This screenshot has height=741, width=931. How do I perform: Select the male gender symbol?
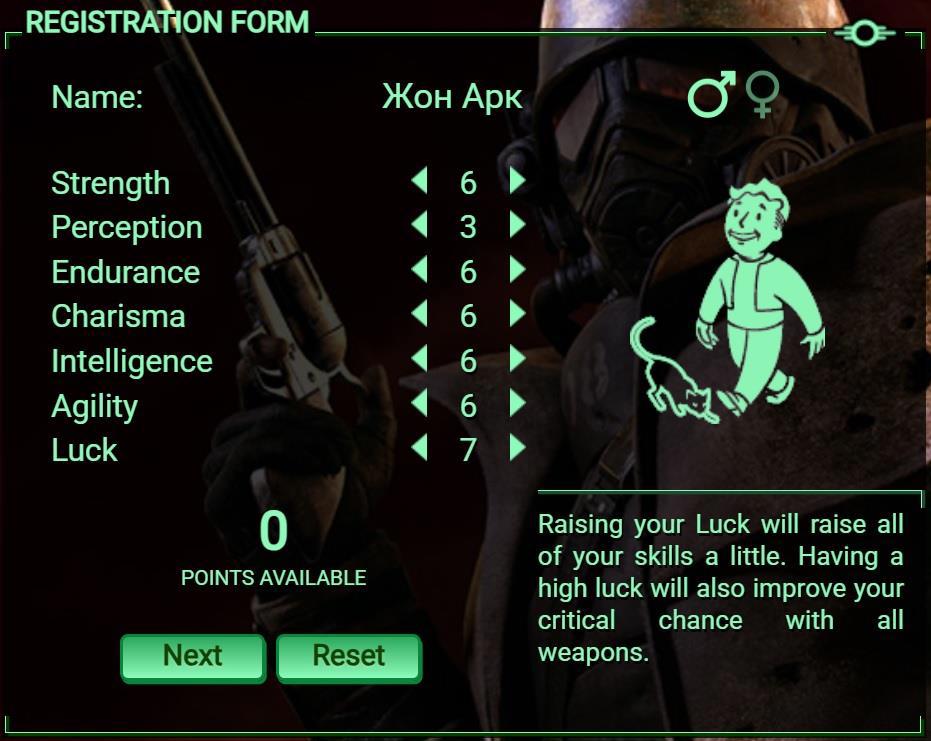[711, 95]
